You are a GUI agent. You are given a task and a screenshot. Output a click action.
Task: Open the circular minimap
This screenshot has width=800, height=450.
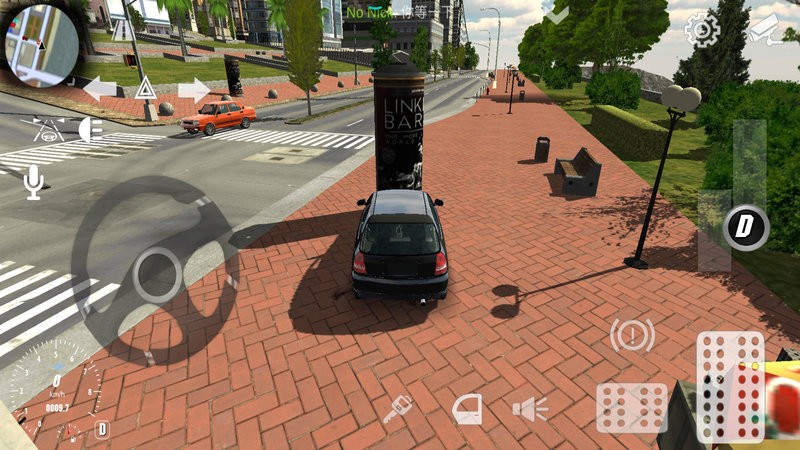(42, 42)
